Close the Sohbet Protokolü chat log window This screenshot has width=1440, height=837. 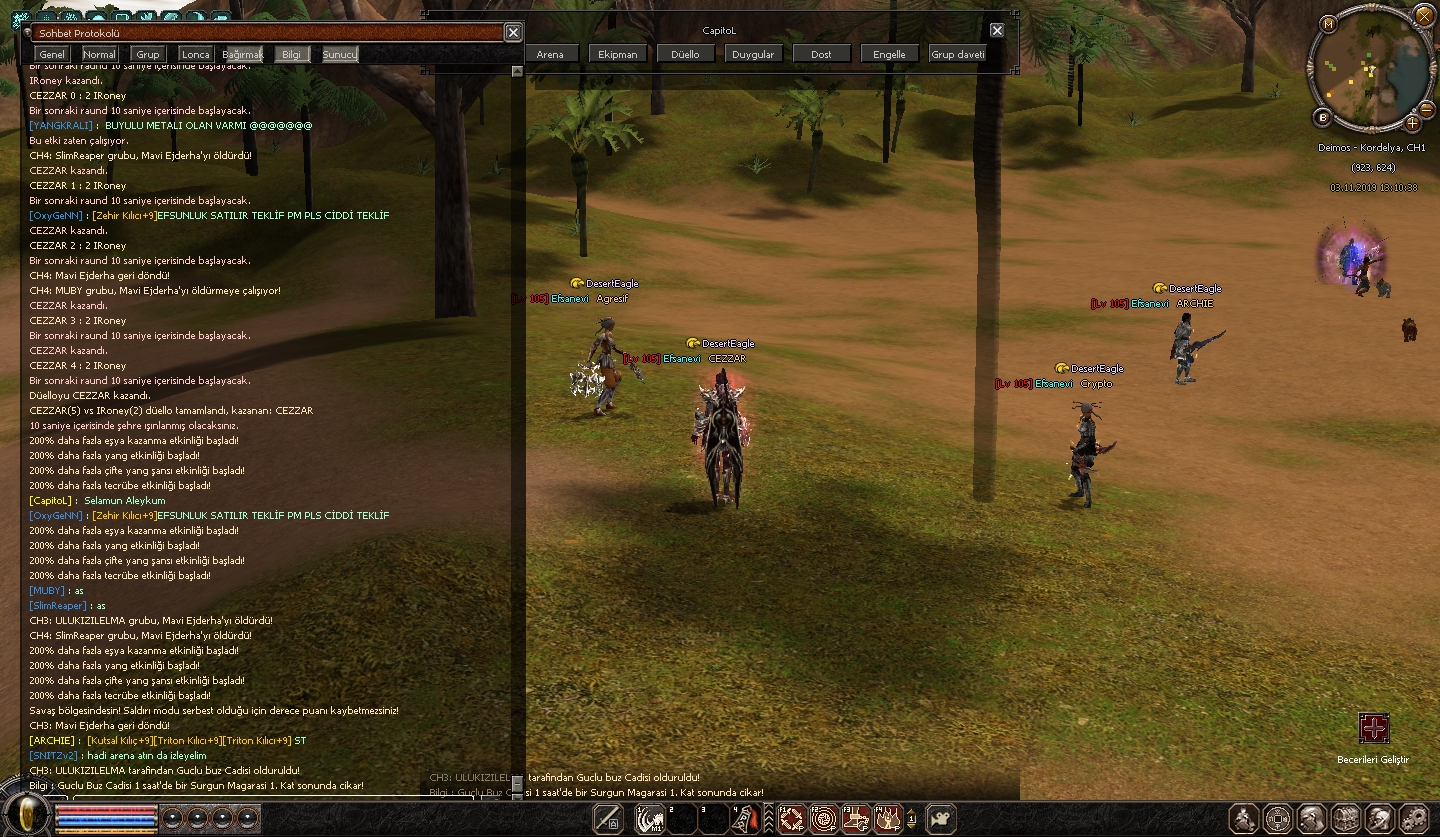[x=513, y=32]
